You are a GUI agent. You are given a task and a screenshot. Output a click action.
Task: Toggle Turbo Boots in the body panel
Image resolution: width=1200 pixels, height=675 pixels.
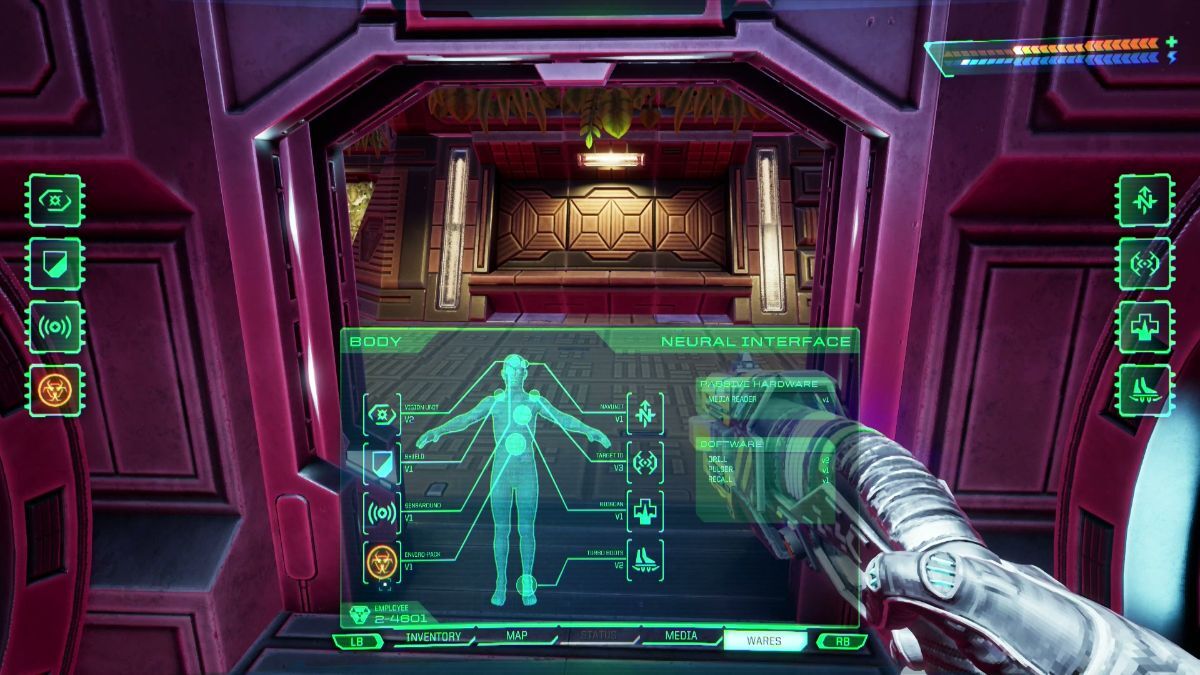pyautogui.click(x=645, y=561)
